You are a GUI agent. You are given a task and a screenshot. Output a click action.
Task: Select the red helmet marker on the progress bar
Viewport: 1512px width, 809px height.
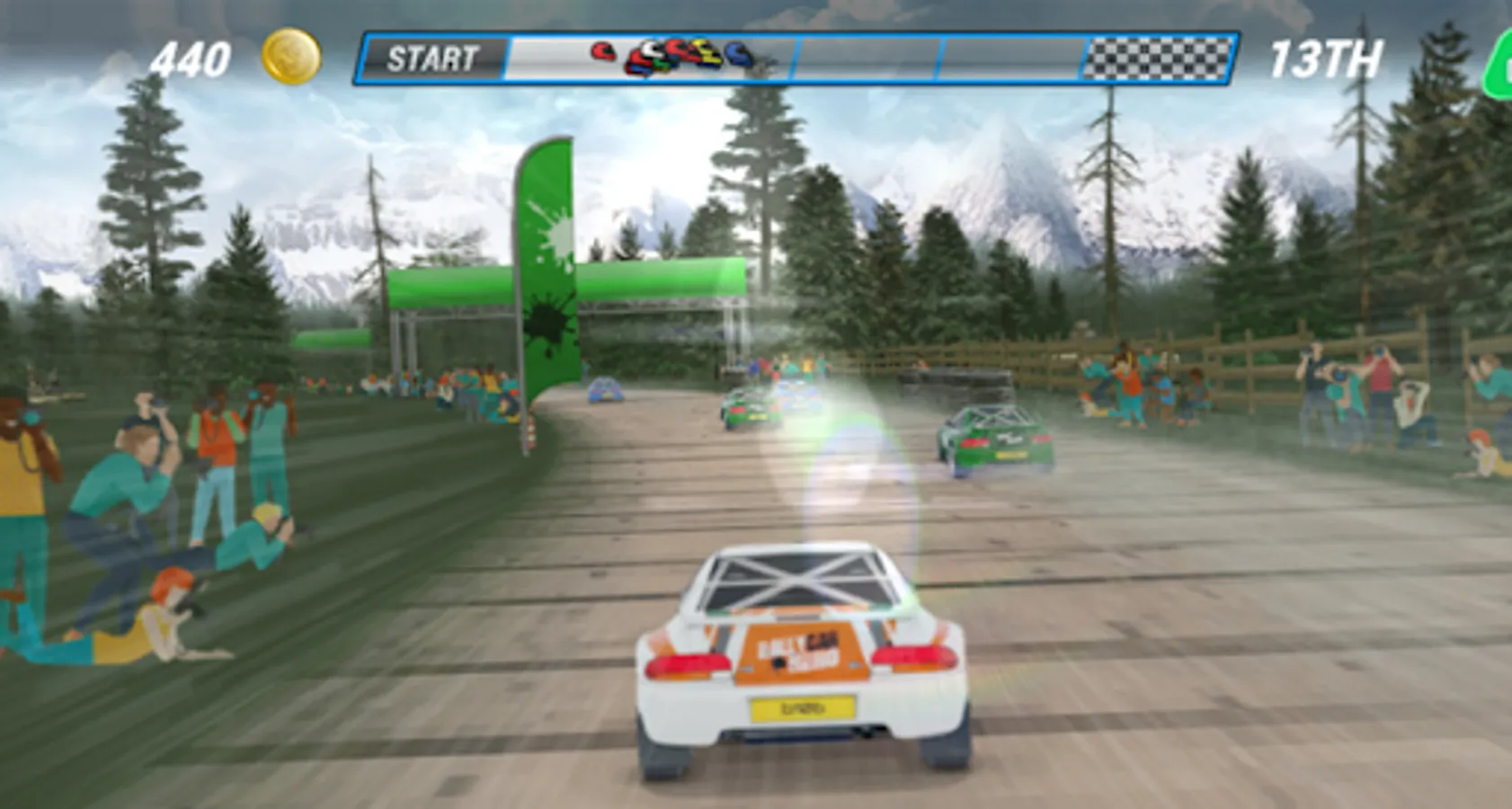(x=602, y=50)
